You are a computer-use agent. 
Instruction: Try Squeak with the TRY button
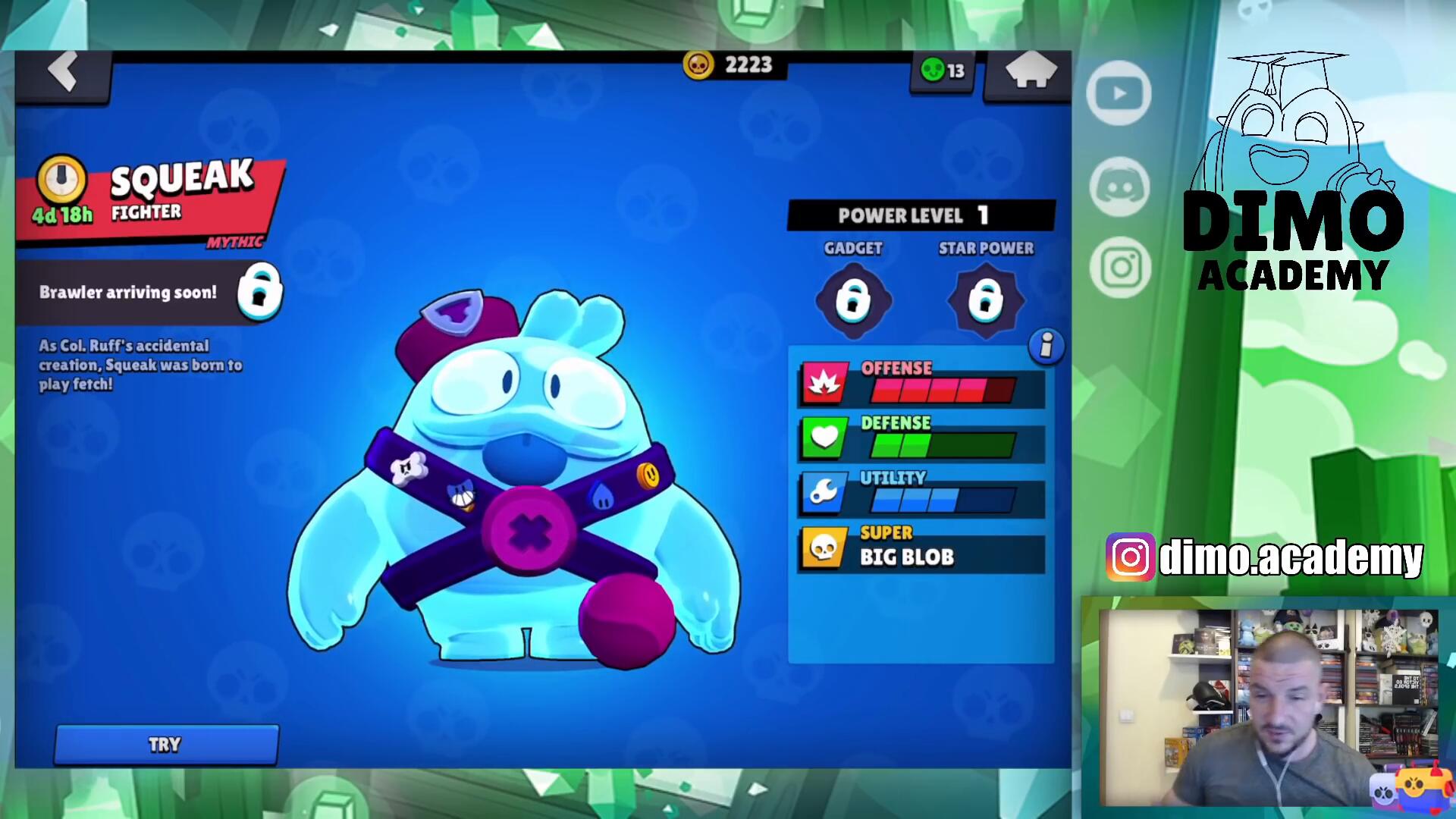[x=166, y=745]
